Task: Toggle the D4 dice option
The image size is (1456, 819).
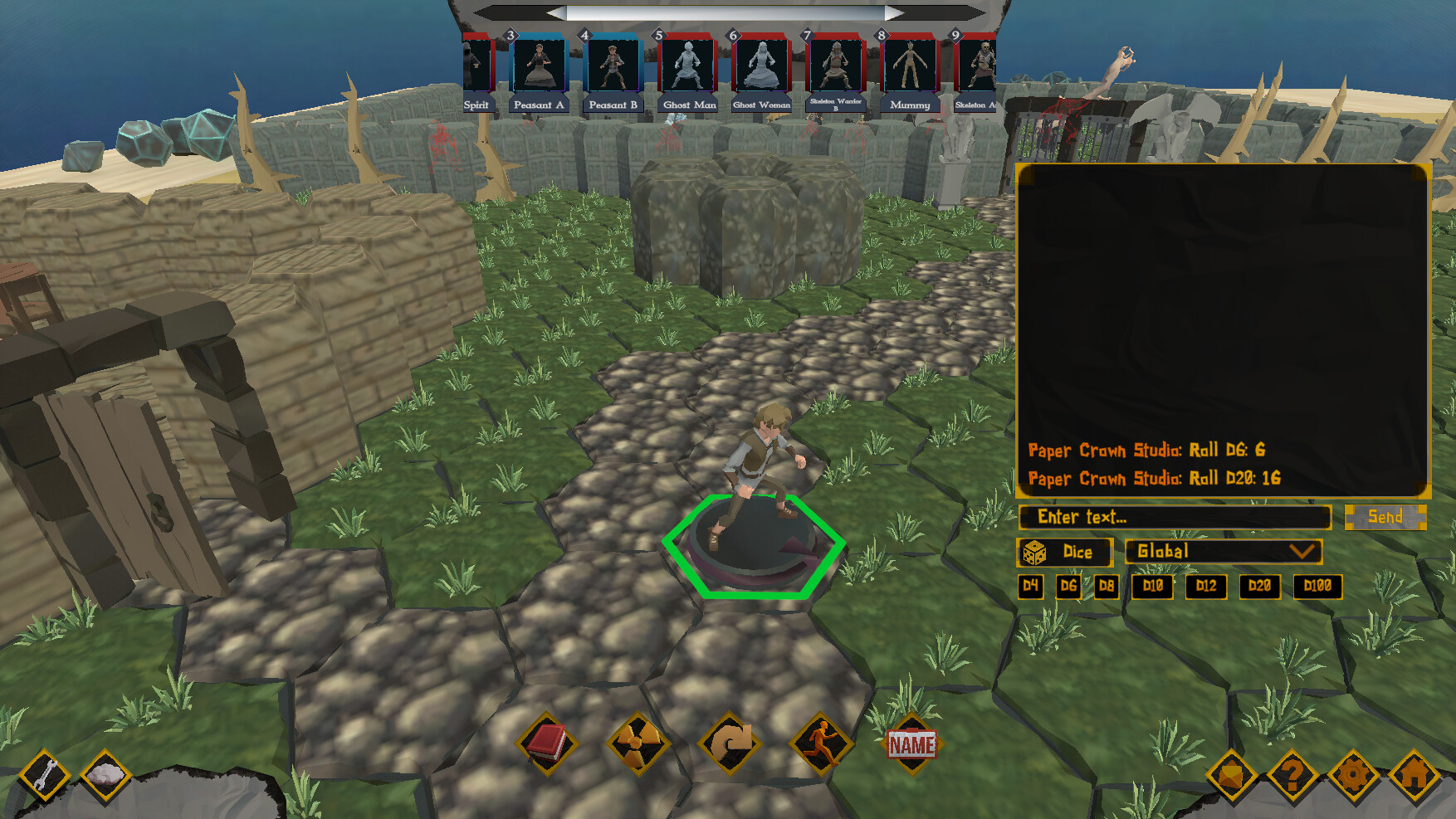Action: (1032, 587)
